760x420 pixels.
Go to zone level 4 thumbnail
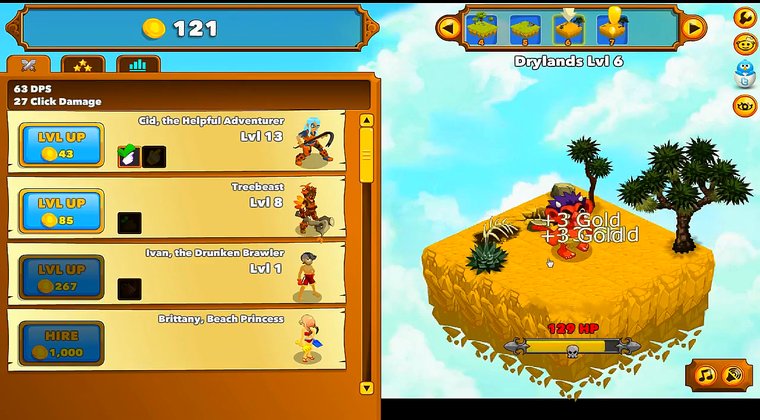(483, 28)
